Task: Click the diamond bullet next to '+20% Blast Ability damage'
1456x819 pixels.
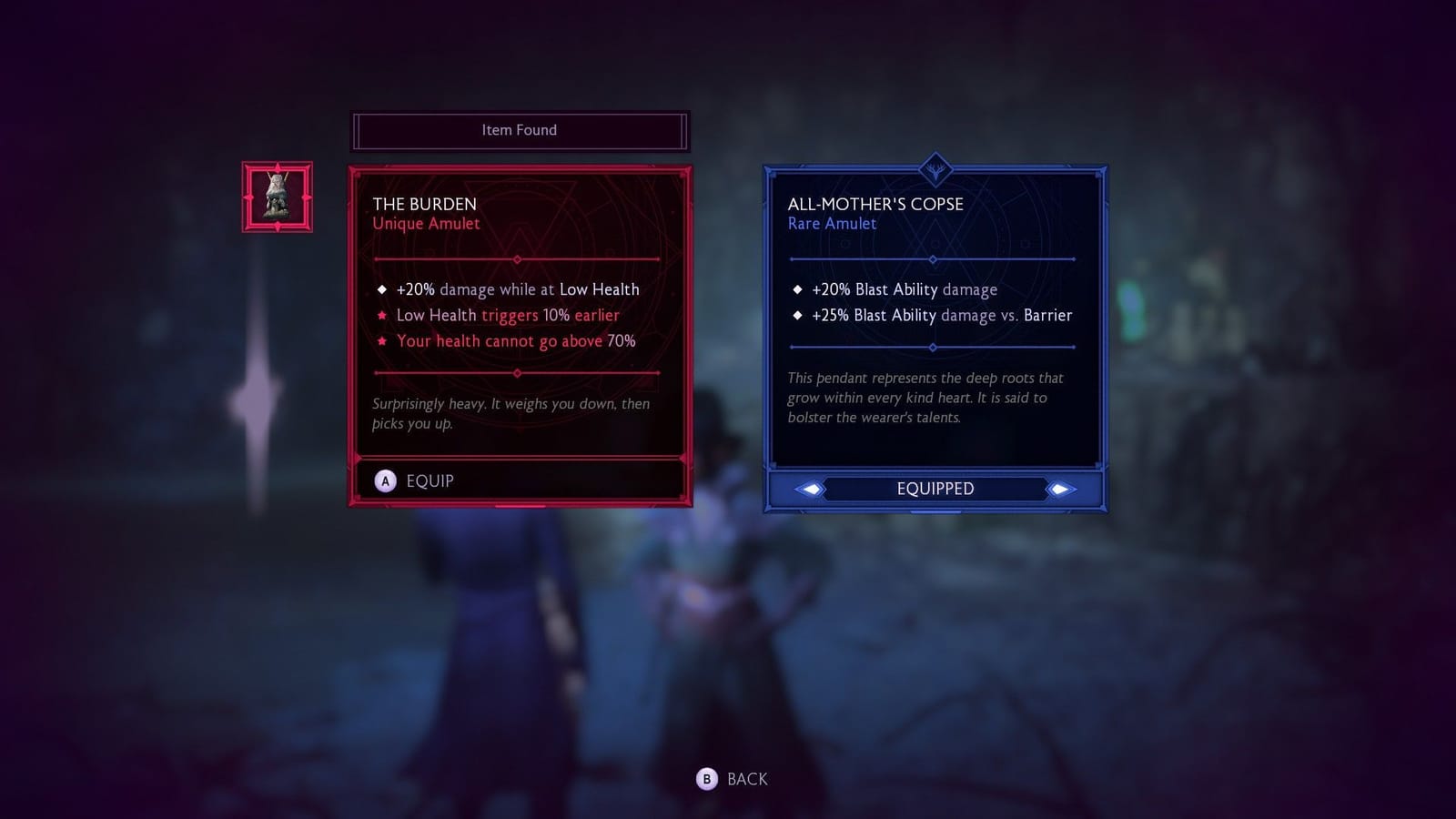Action: tap(798, 289)
